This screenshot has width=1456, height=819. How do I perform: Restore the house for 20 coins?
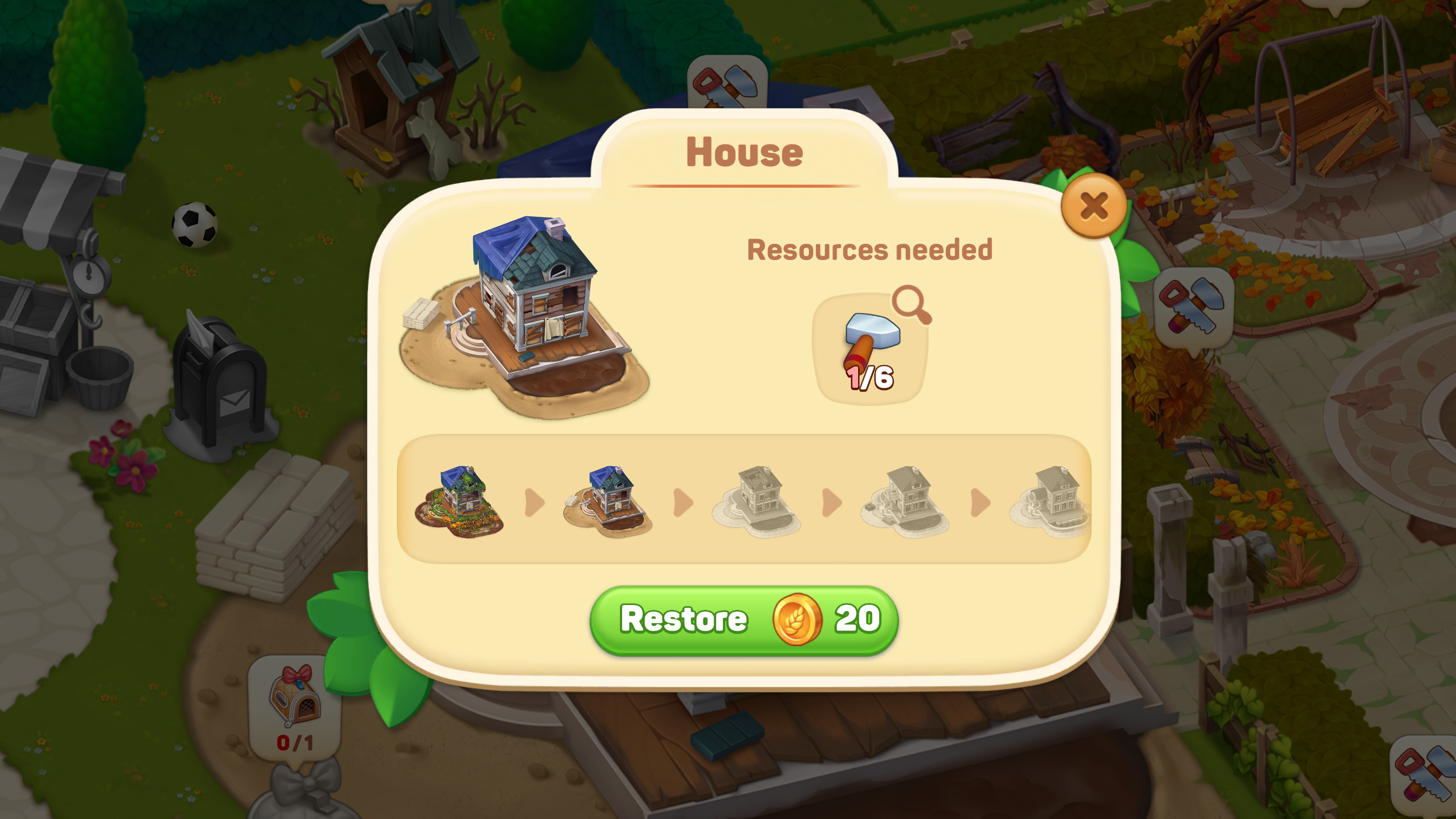744,620
